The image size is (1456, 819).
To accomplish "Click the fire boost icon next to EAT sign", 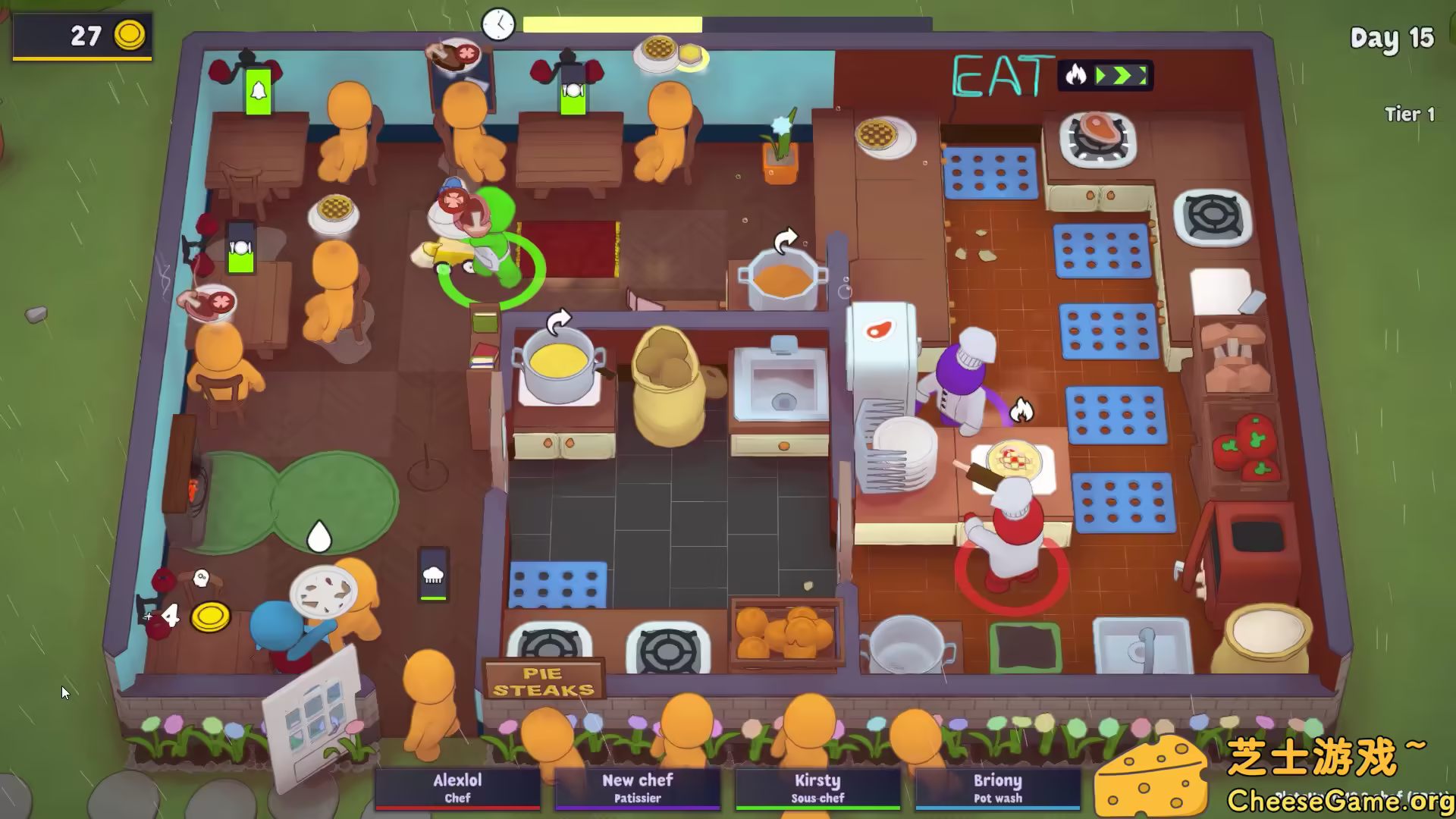I will pos(1077,75).
